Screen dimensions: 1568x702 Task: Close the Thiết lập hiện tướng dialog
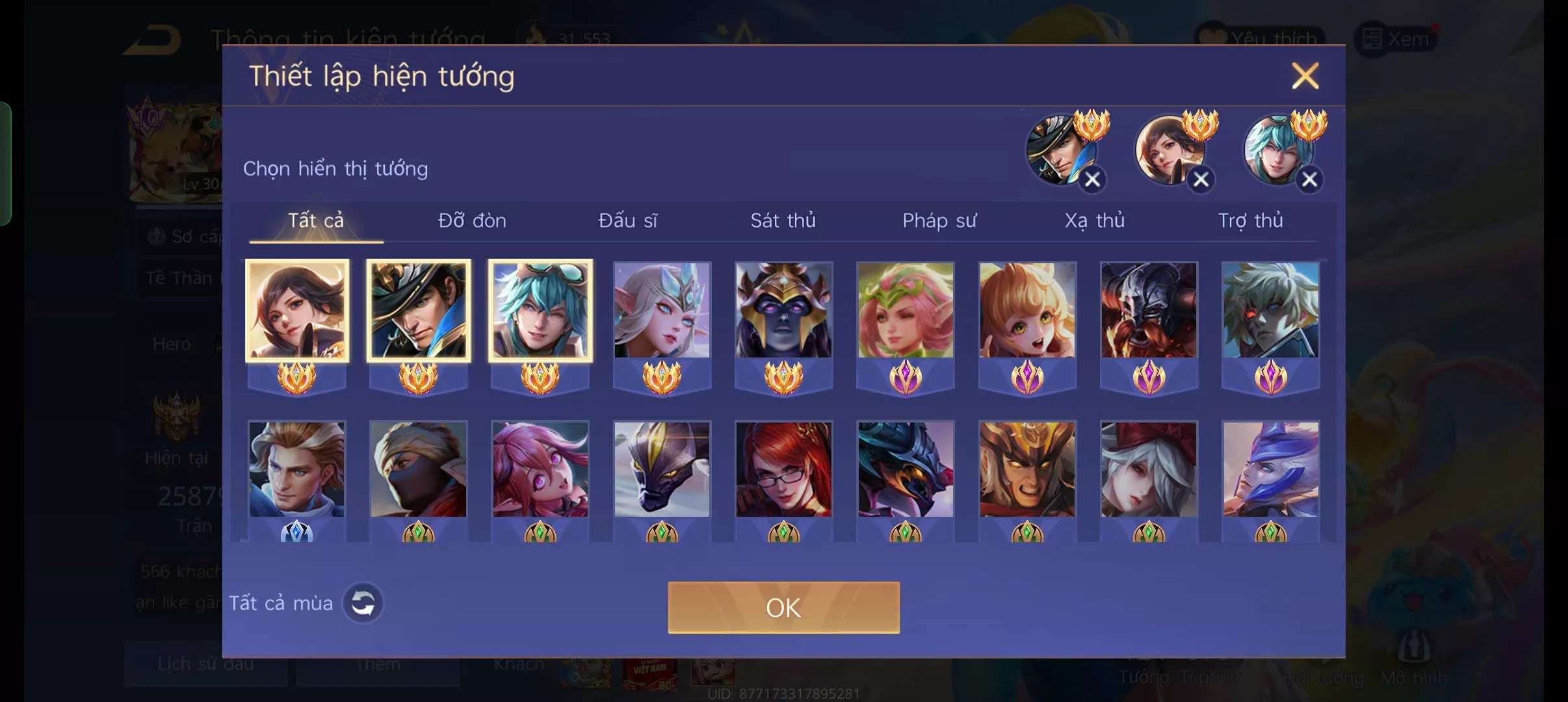click(1305, 76)
